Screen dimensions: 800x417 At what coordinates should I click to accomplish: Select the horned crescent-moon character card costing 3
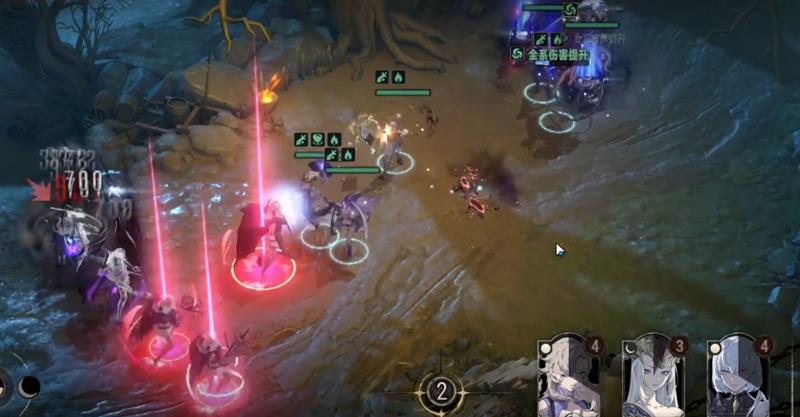pyautogui.click(x=653, y=378)
